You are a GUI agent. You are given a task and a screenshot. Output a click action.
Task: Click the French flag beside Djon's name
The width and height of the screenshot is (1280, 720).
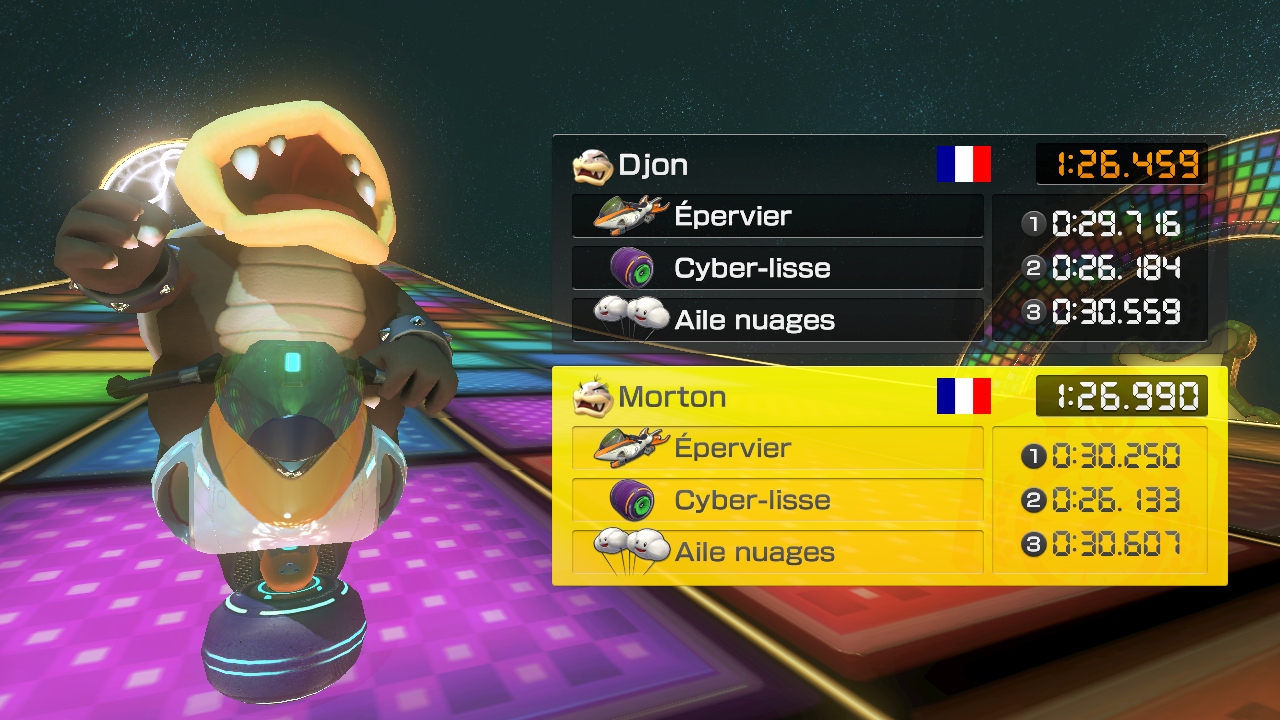coord(963,164)
